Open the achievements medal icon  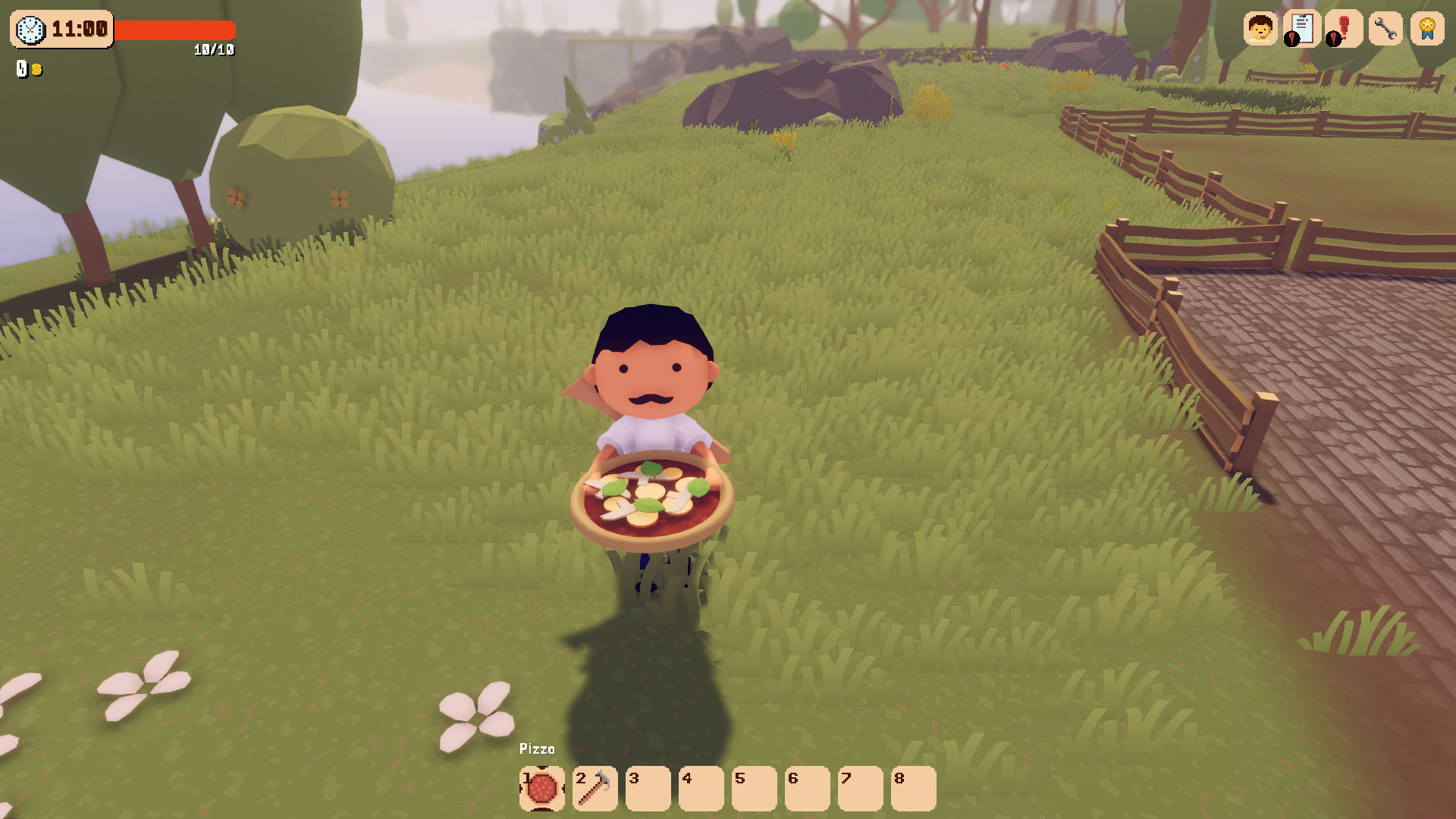pos(1427,30)
